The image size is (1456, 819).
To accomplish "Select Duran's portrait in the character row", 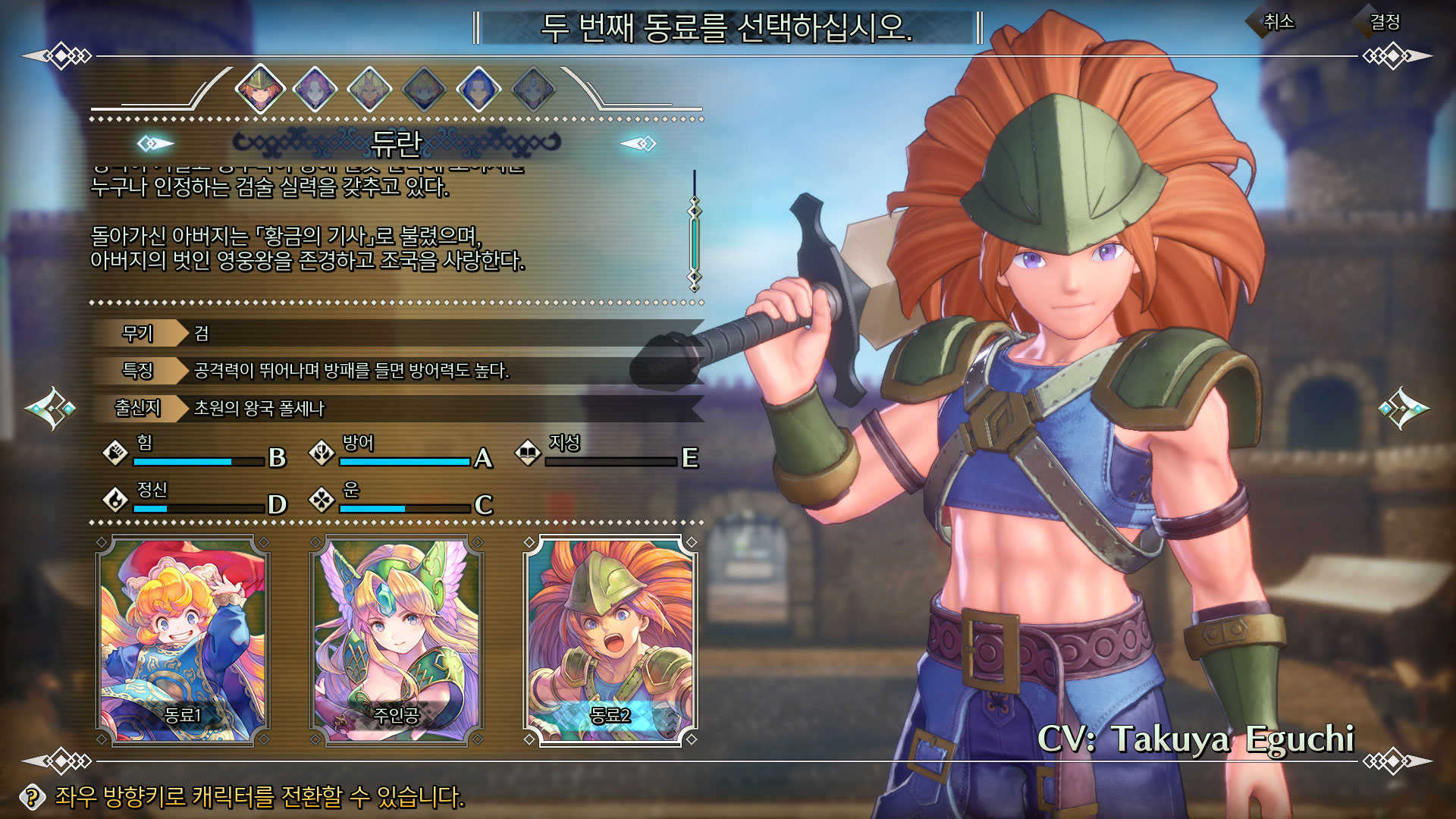I will click(x=260, y=89).
